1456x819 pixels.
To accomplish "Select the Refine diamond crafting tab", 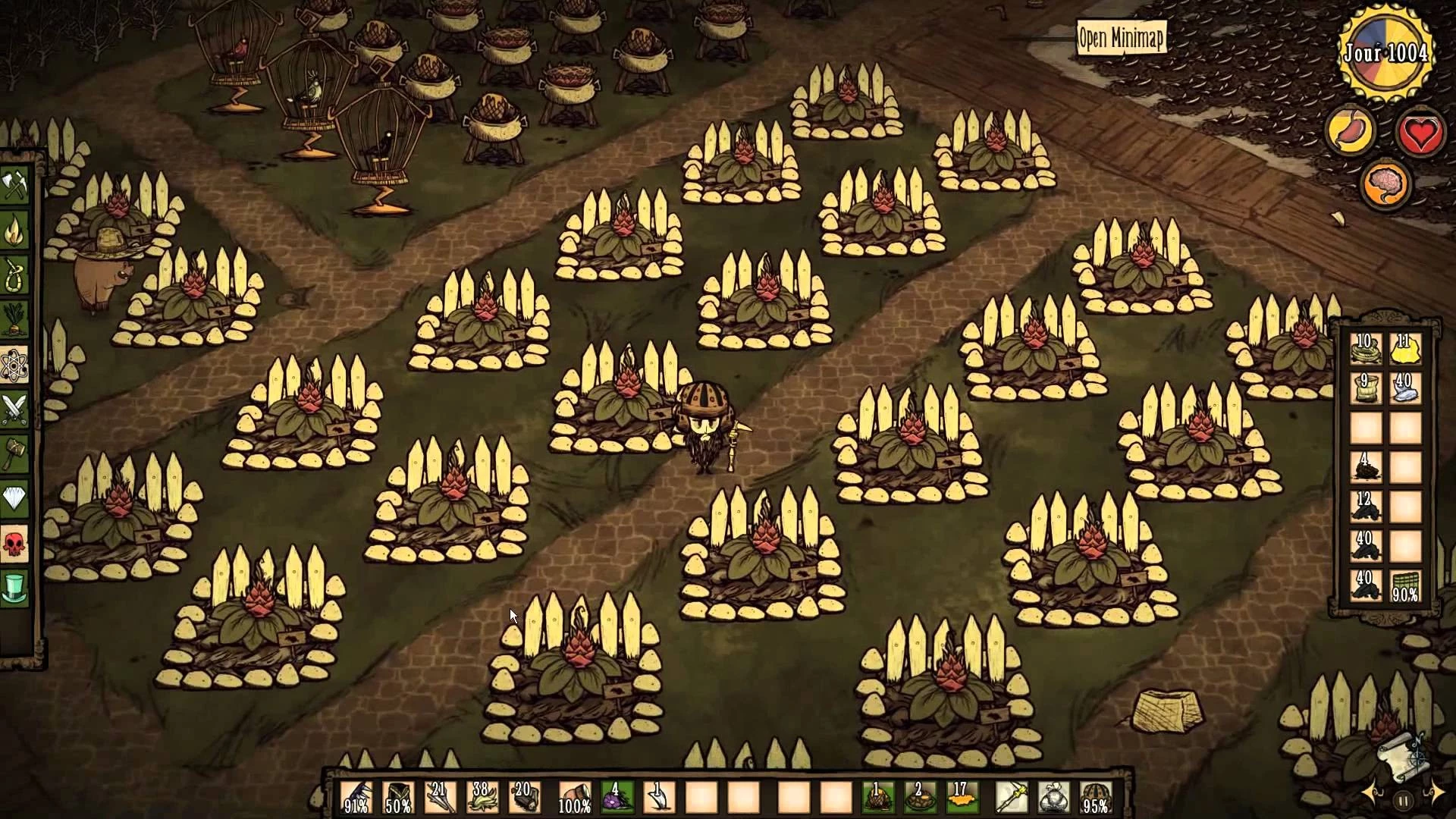I will pyautogui.click(x=15, y=498).
